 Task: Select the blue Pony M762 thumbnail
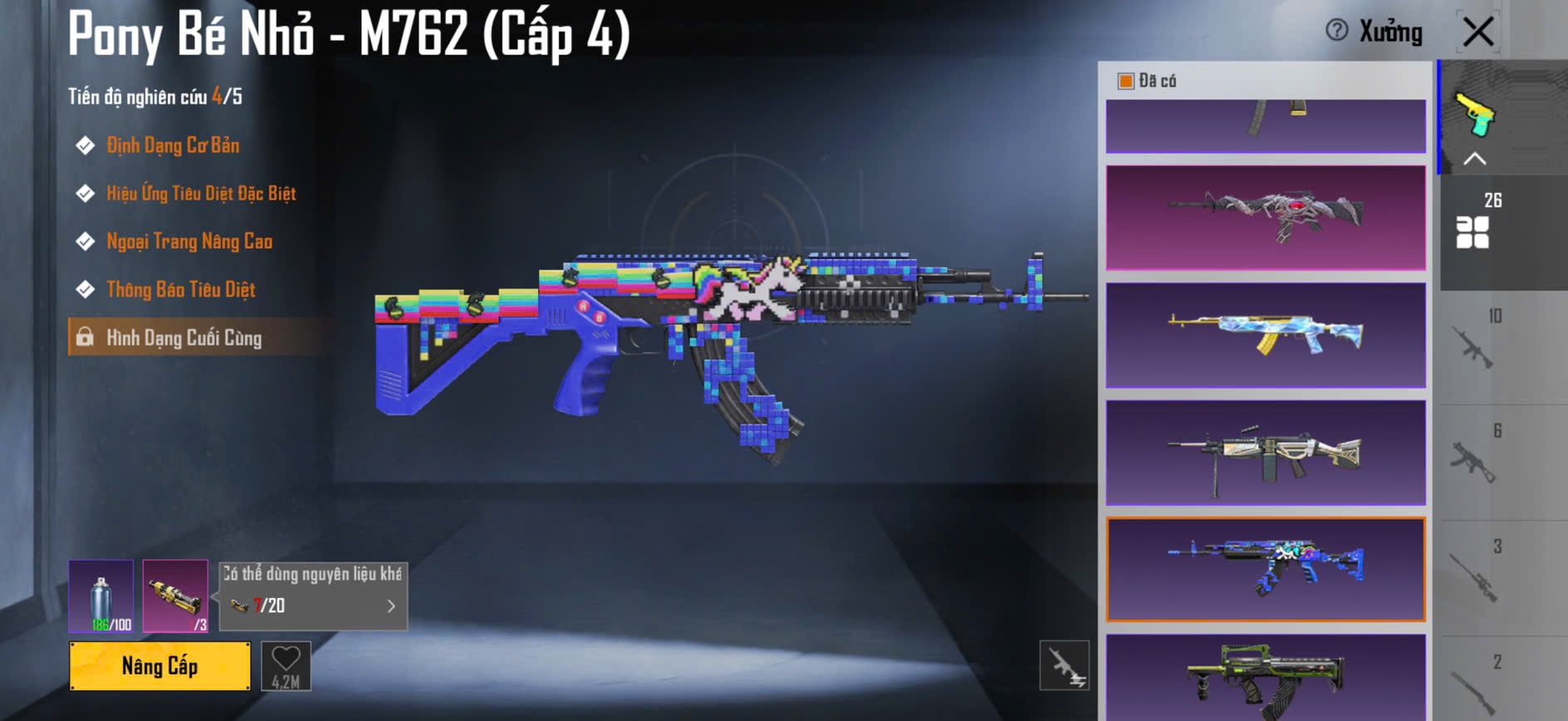[1266, 570]
